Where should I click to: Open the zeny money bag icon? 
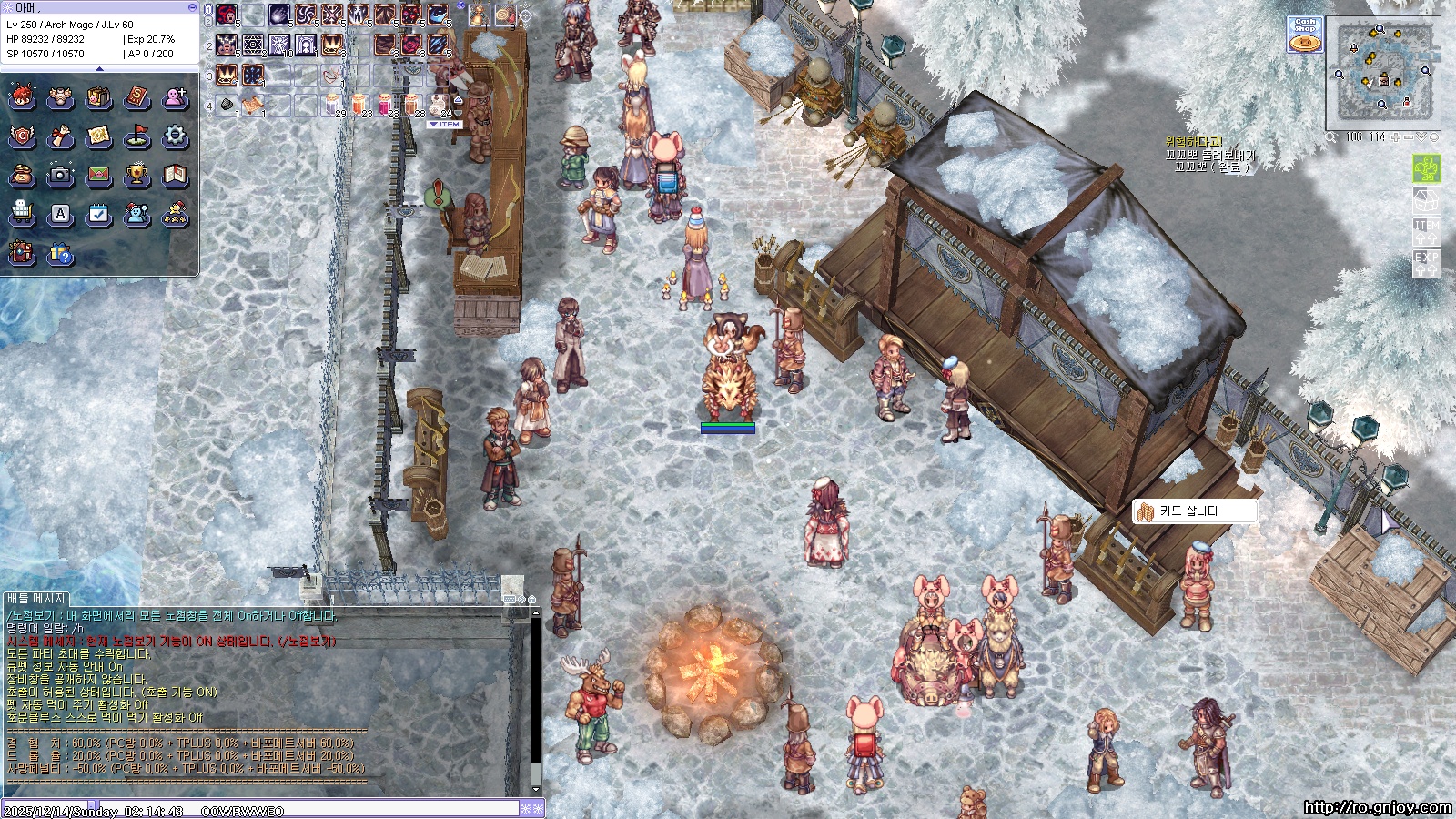(22, 175)
